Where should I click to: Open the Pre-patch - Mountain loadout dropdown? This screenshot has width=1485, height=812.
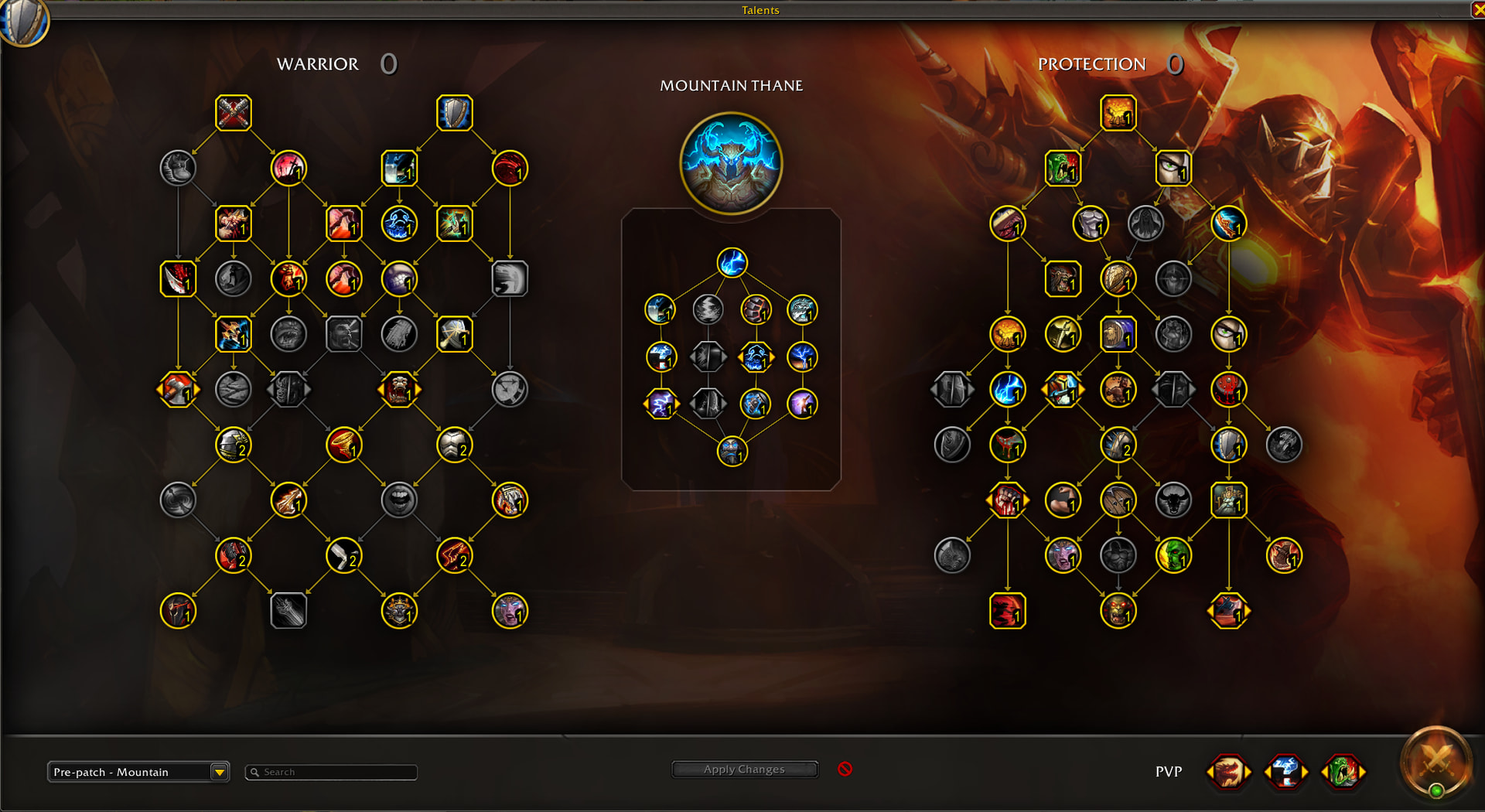click(220, 772)
